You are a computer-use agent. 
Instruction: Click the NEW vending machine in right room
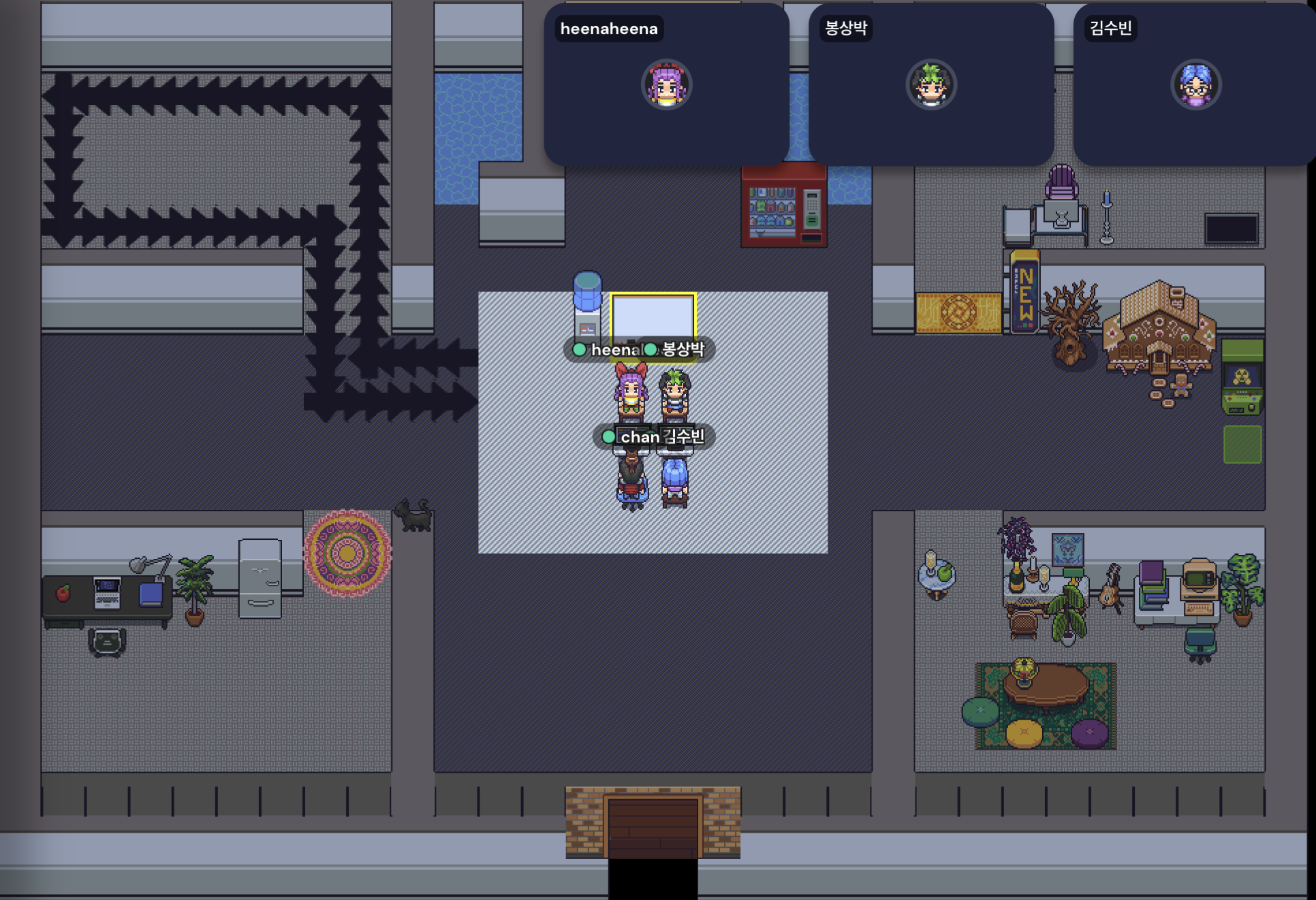[x=1025, y=293]
